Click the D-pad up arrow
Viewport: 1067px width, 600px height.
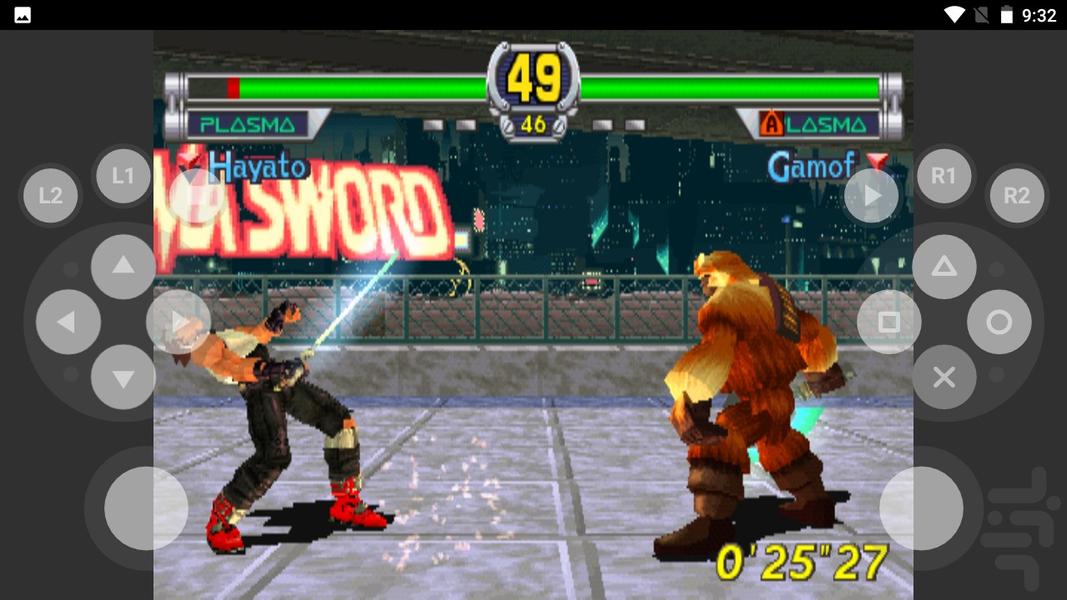click(123, 266)
